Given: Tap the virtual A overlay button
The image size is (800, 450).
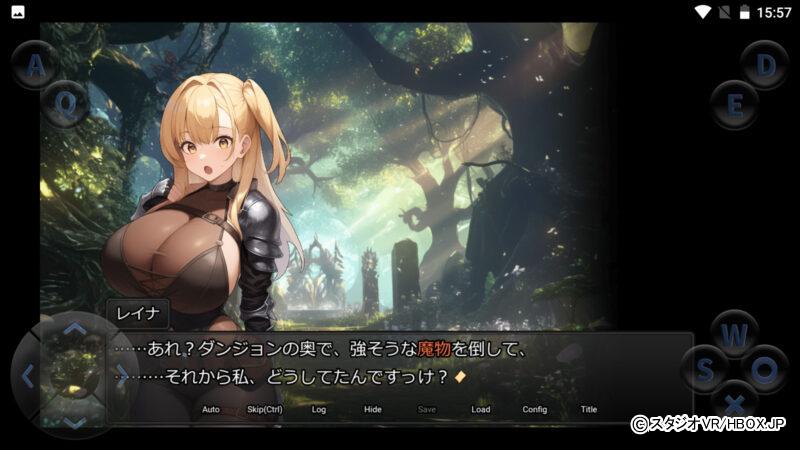Looking at the screenshot, I should tap(35, 66).
